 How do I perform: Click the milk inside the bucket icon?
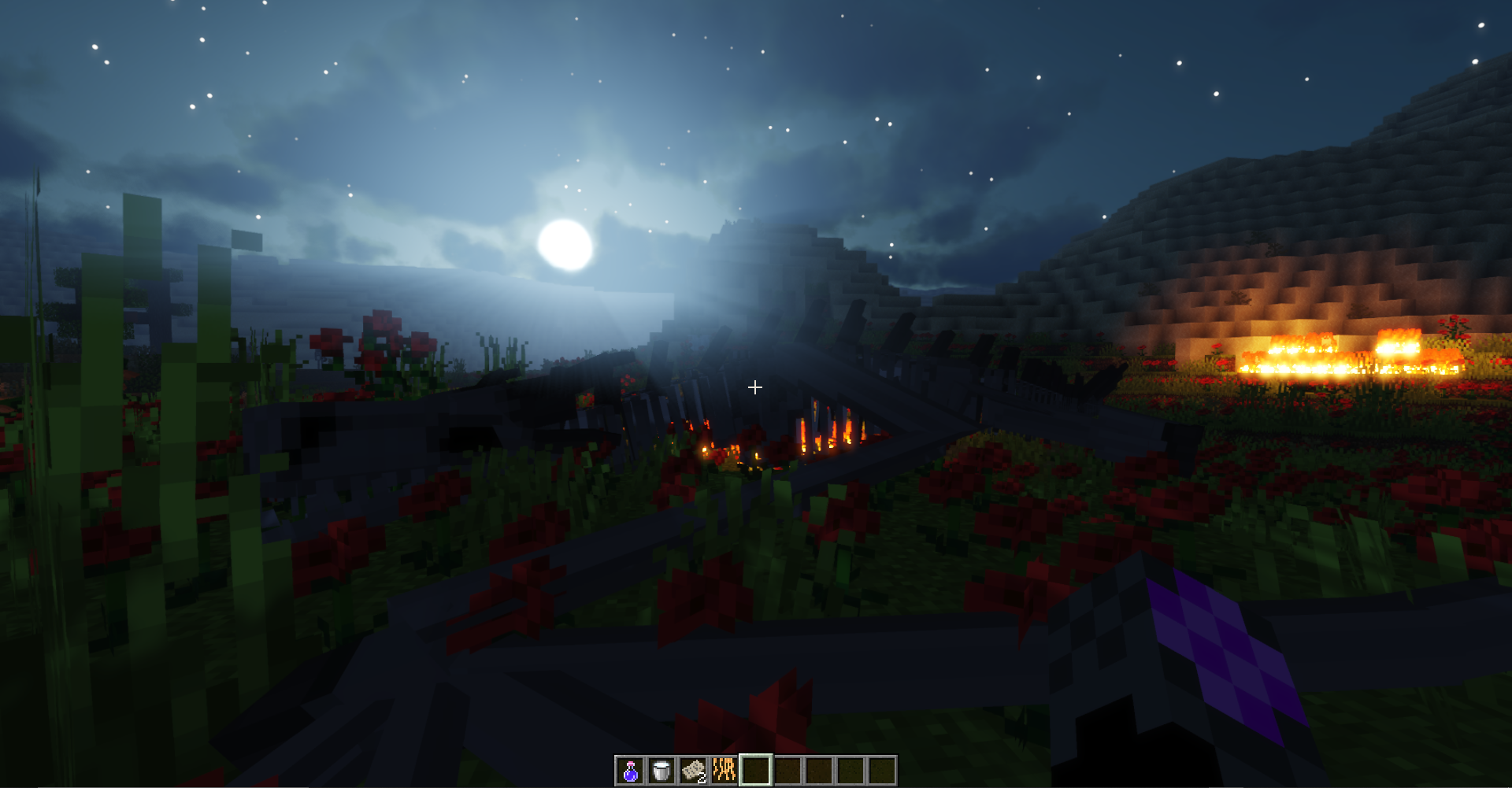point(661,765)
